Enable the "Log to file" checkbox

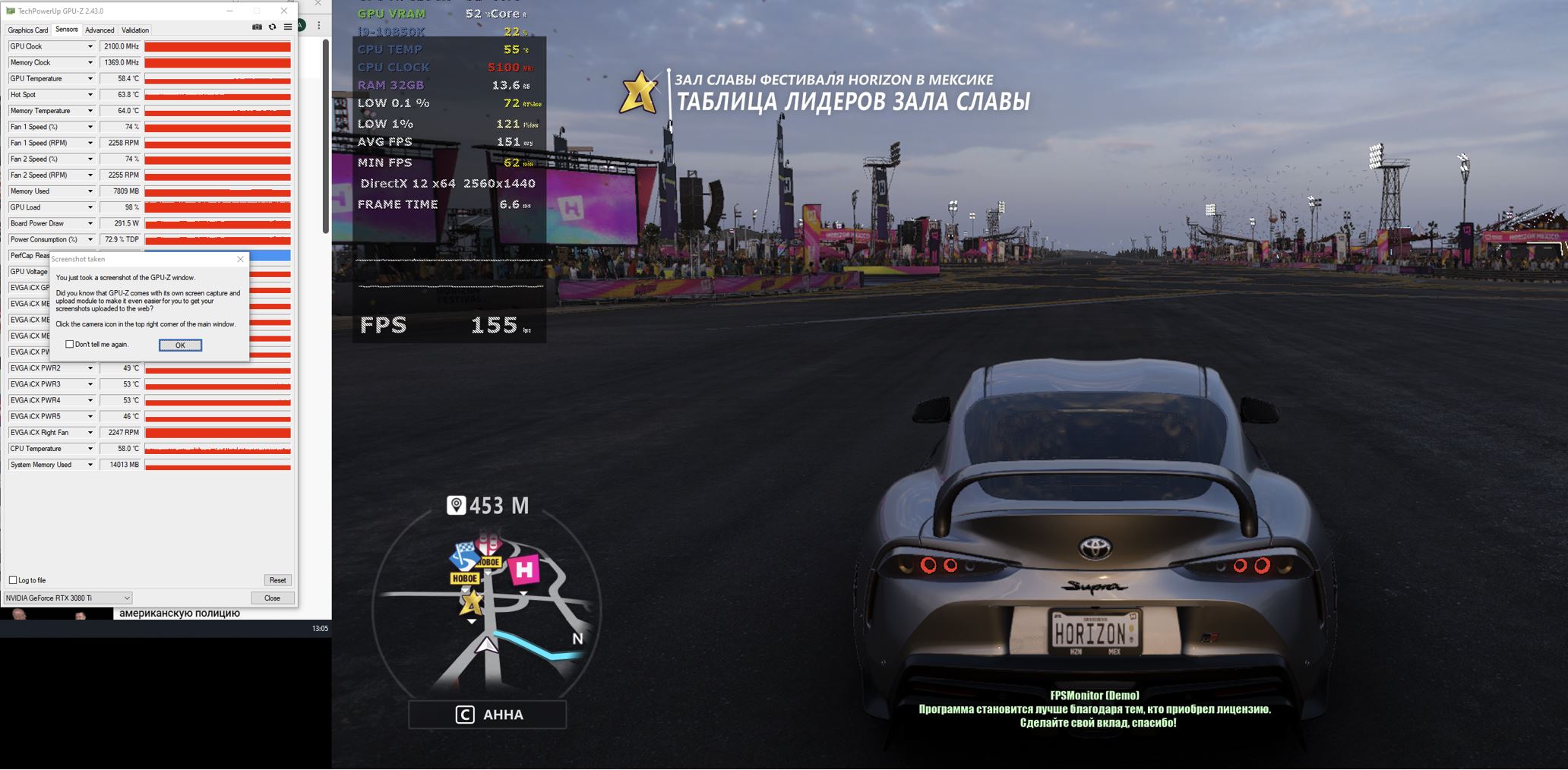[13, 580]
